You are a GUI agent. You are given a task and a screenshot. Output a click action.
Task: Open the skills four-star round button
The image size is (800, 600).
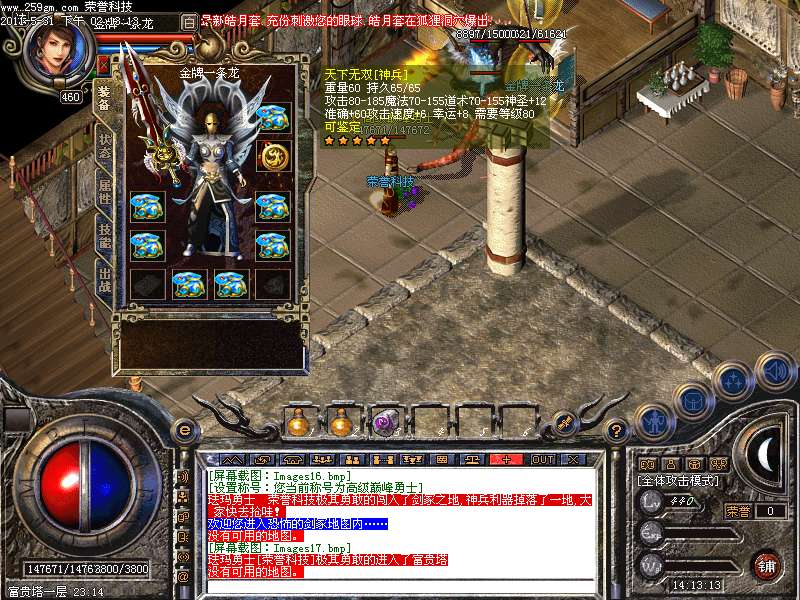tap(734, 380)
